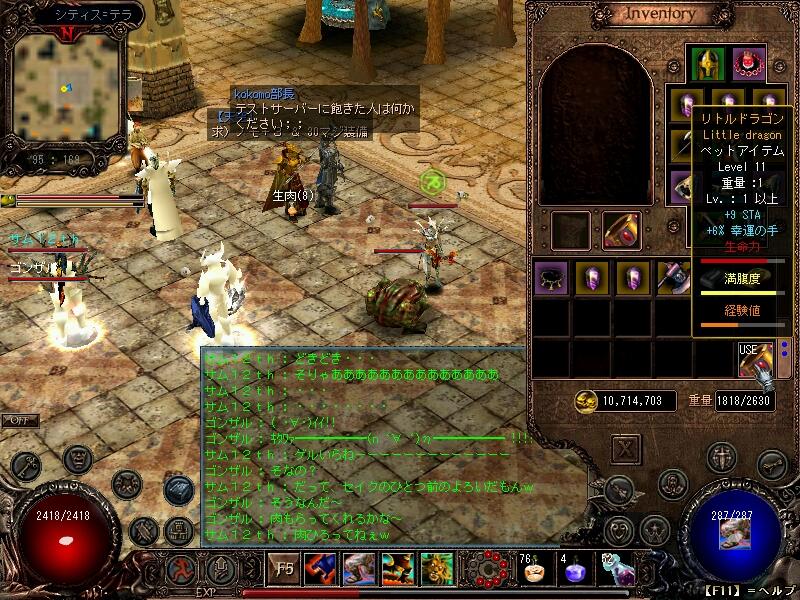Activate the lion head skill icon
This screenshot has width=800, height=600.
coord(437,570)
